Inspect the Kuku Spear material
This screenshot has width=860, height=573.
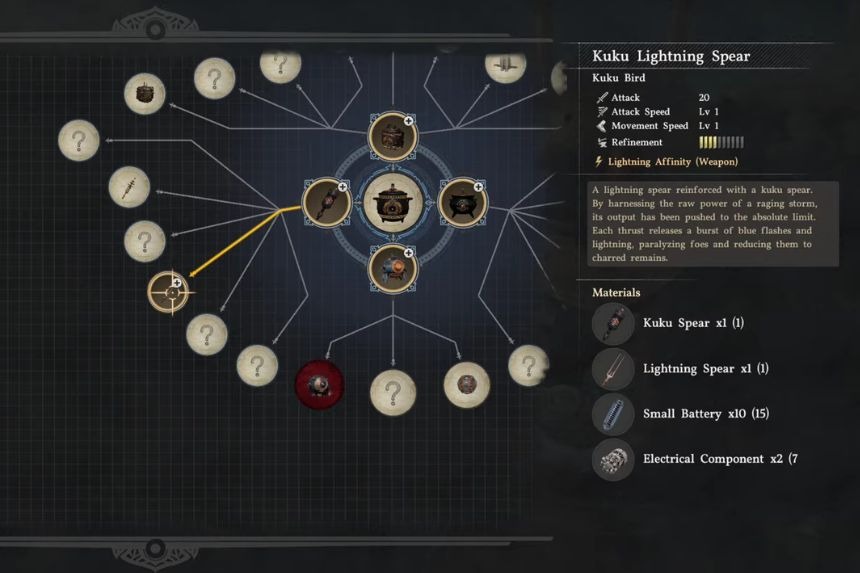coord(613,324)
